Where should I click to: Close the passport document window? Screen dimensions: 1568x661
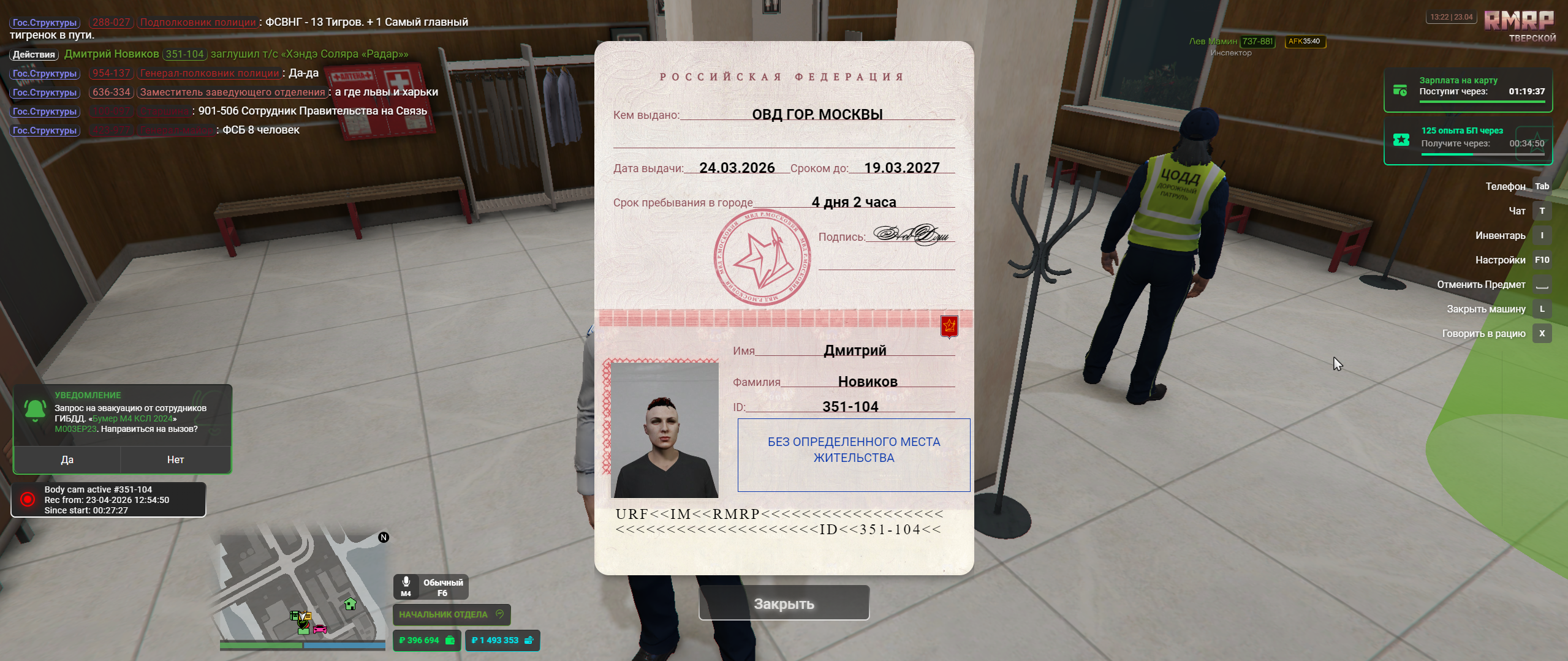point(784,603)
